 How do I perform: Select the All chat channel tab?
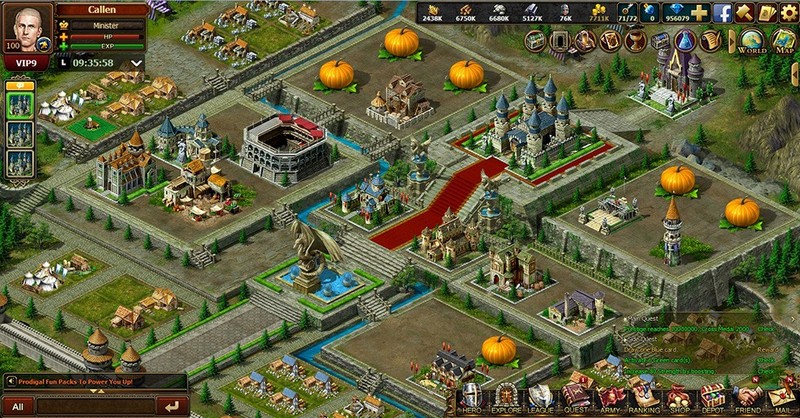18,406
